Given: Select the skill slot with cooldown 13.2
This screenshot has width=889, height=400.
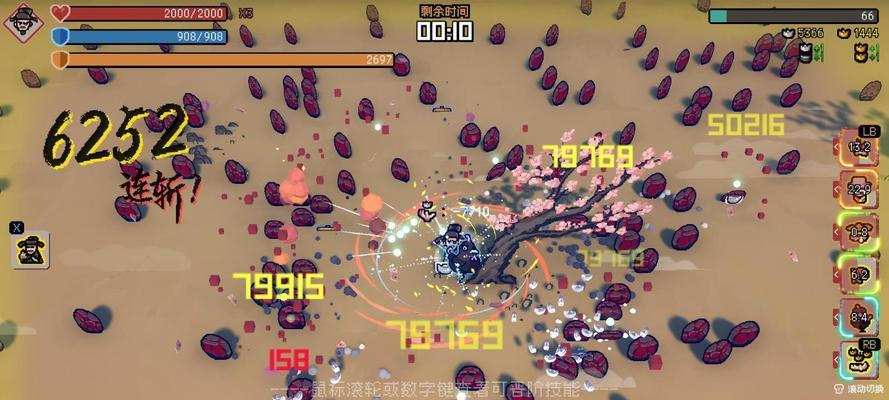Looking at the screenshot, I should point(859,148).
